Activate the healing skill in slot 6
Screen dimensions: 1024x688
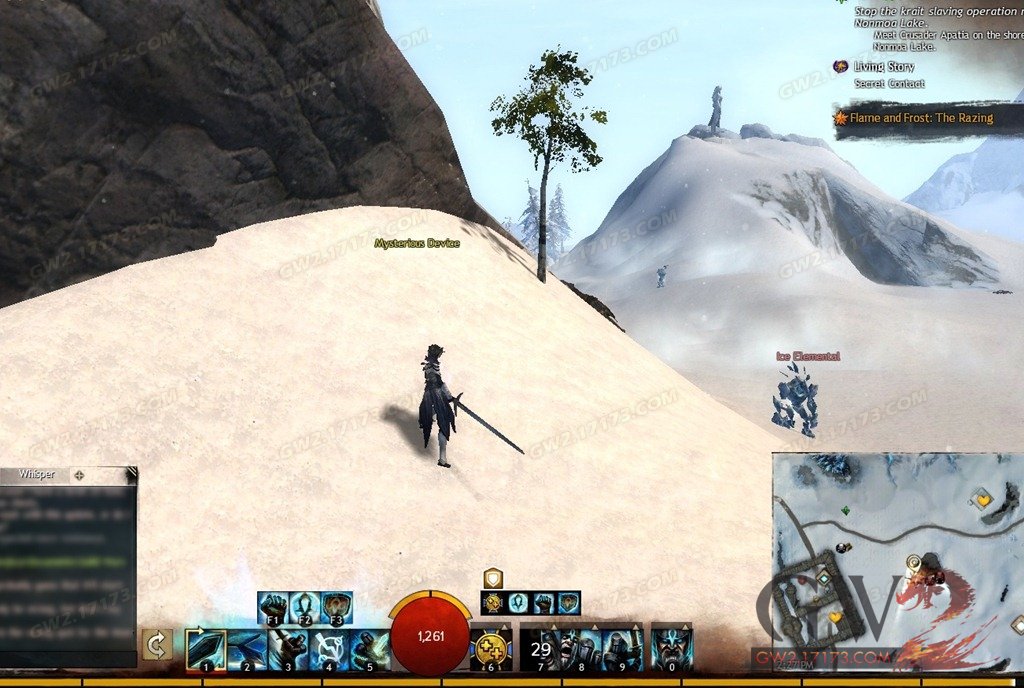tap(491, 649)
